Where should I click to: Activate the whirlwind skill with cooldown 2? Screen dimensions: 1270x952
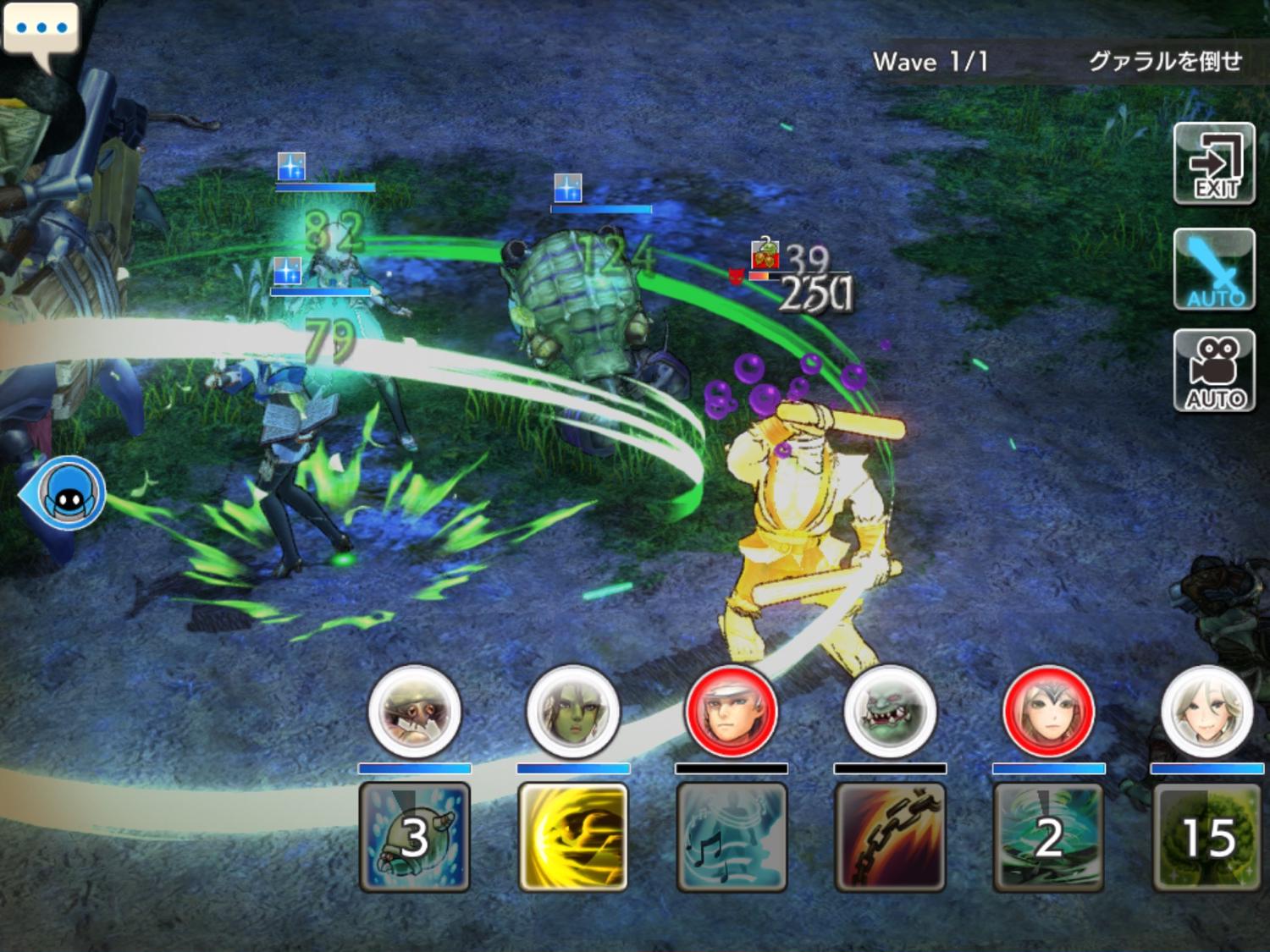tap(1048, 837)
